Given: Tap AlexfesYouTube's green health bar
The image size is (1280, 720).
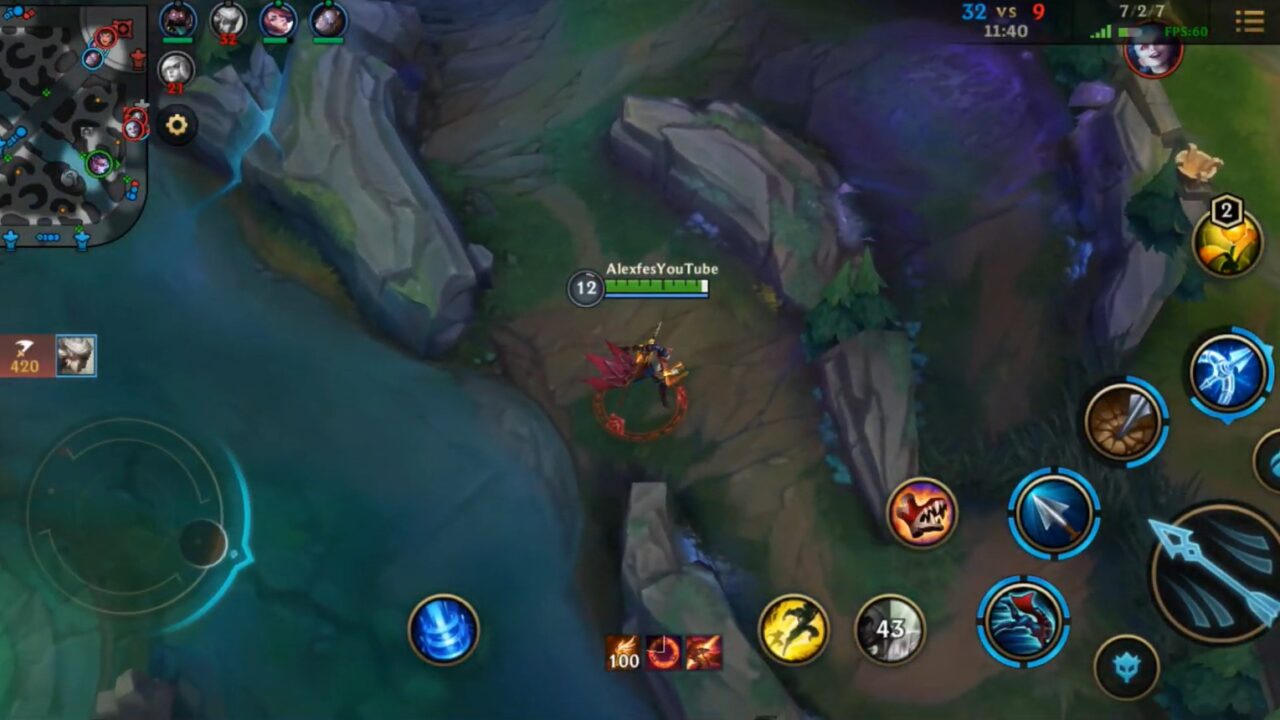Looking at the screenshot, I should 655,287.
